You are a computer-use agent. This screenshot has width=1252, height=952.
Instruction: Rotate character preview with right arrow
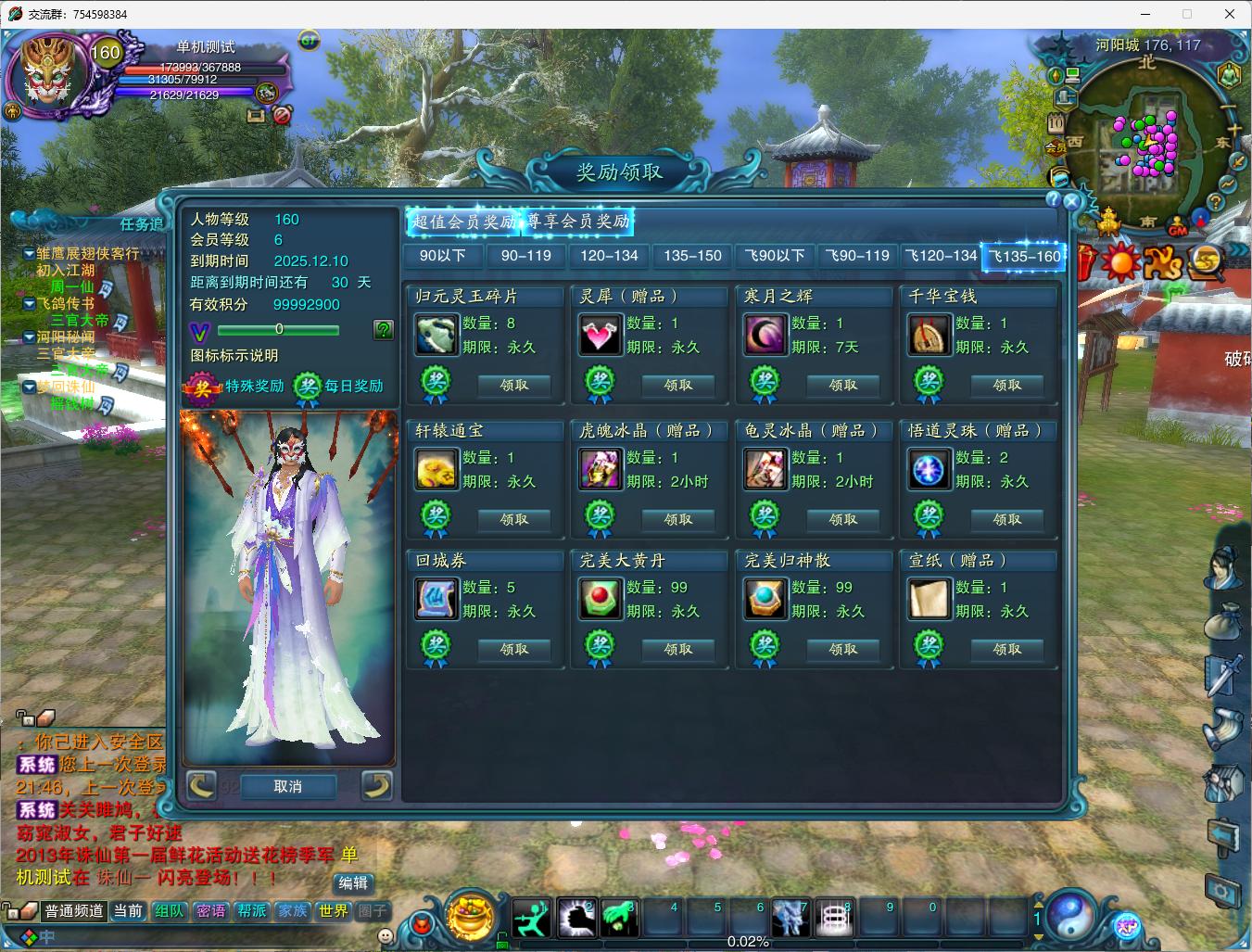[x=375, y=786]
